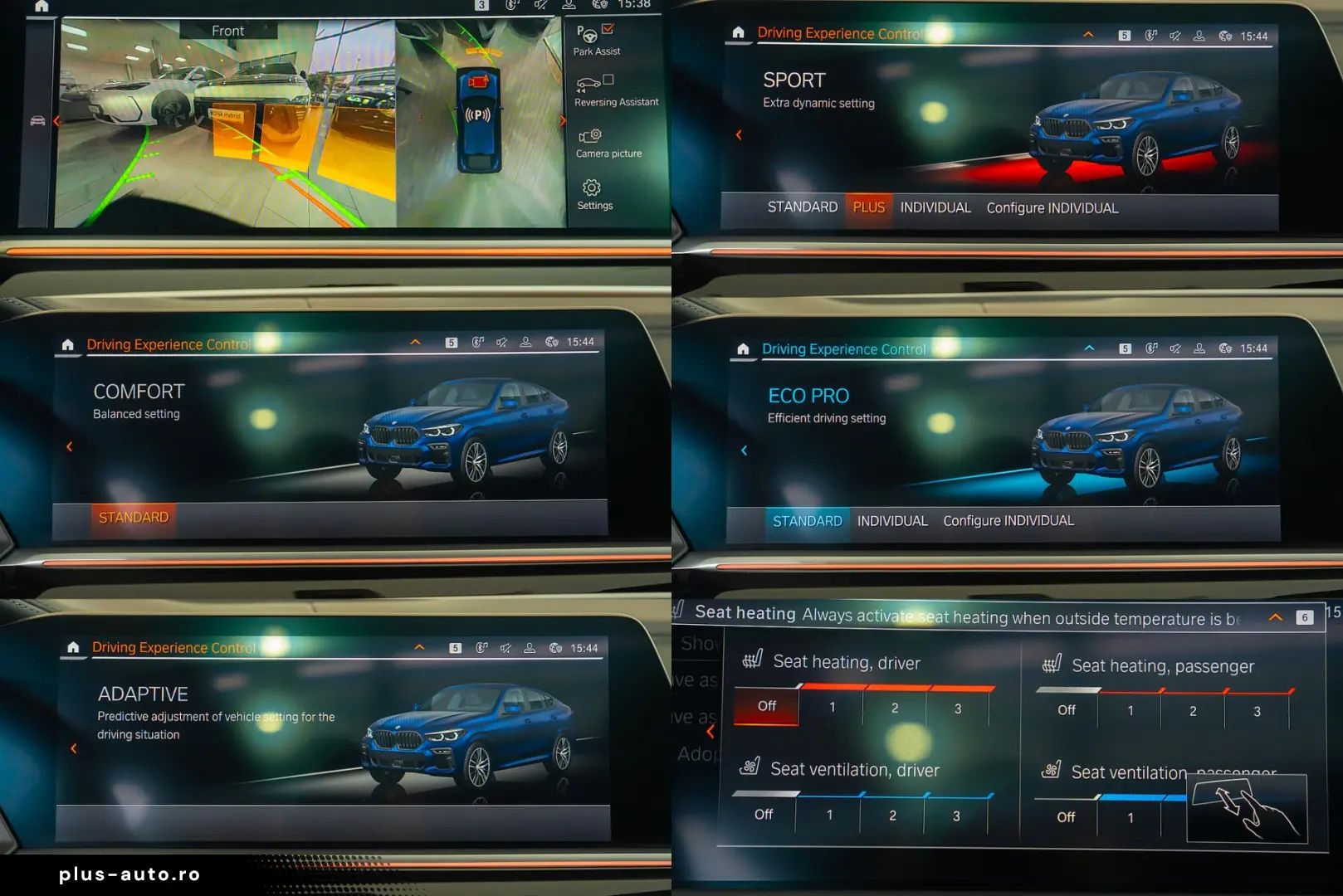Image resolution: width=1343 pixels, height=896 pixels.
Task: Click the notification count badge showing 5
Action: [x=1125, y=35]
